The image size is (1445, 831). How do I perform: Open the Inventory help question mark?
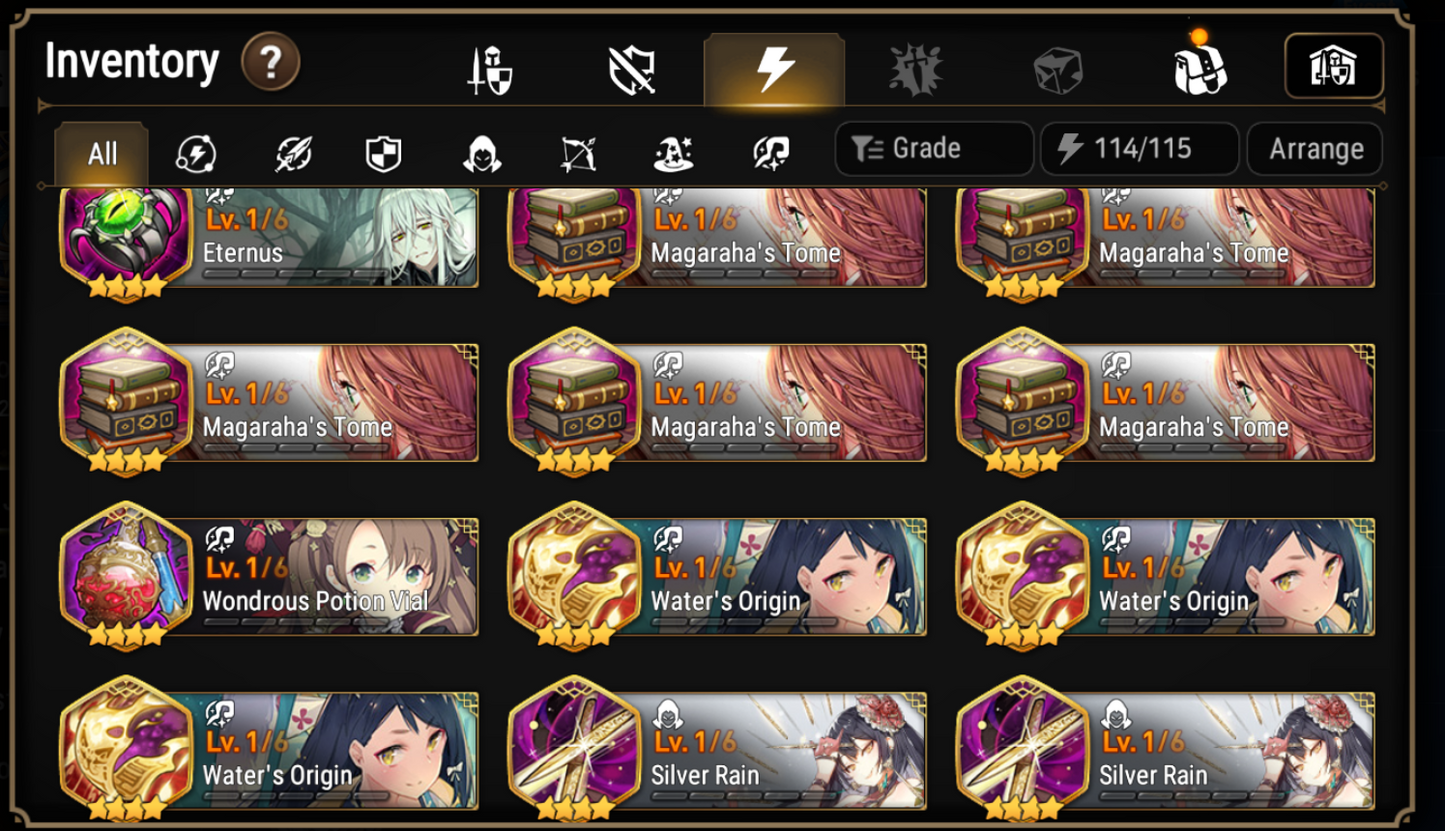pos(268,61)
